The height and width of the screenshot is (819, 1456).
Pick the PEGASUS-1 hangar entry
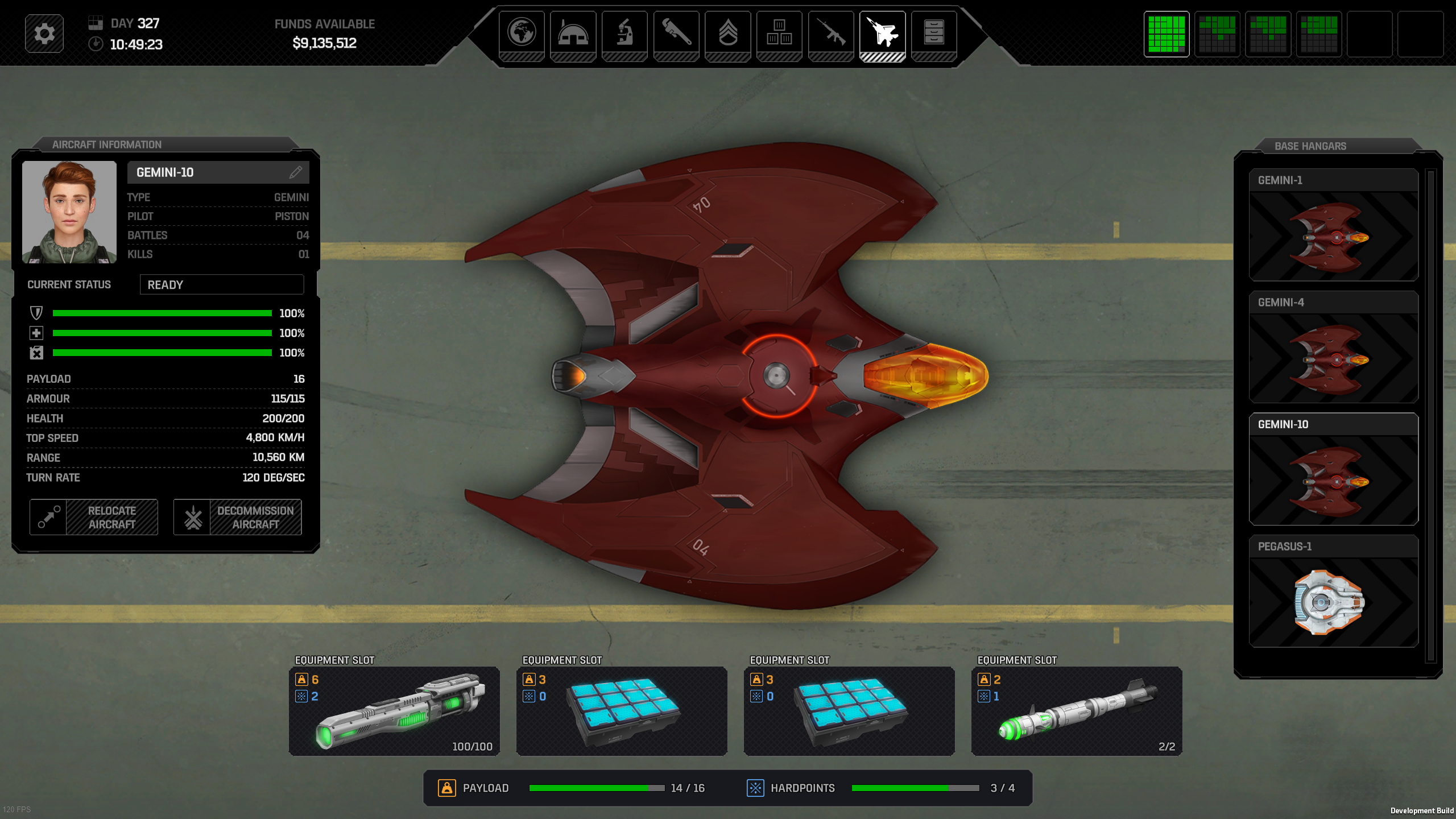point(1333,591)
